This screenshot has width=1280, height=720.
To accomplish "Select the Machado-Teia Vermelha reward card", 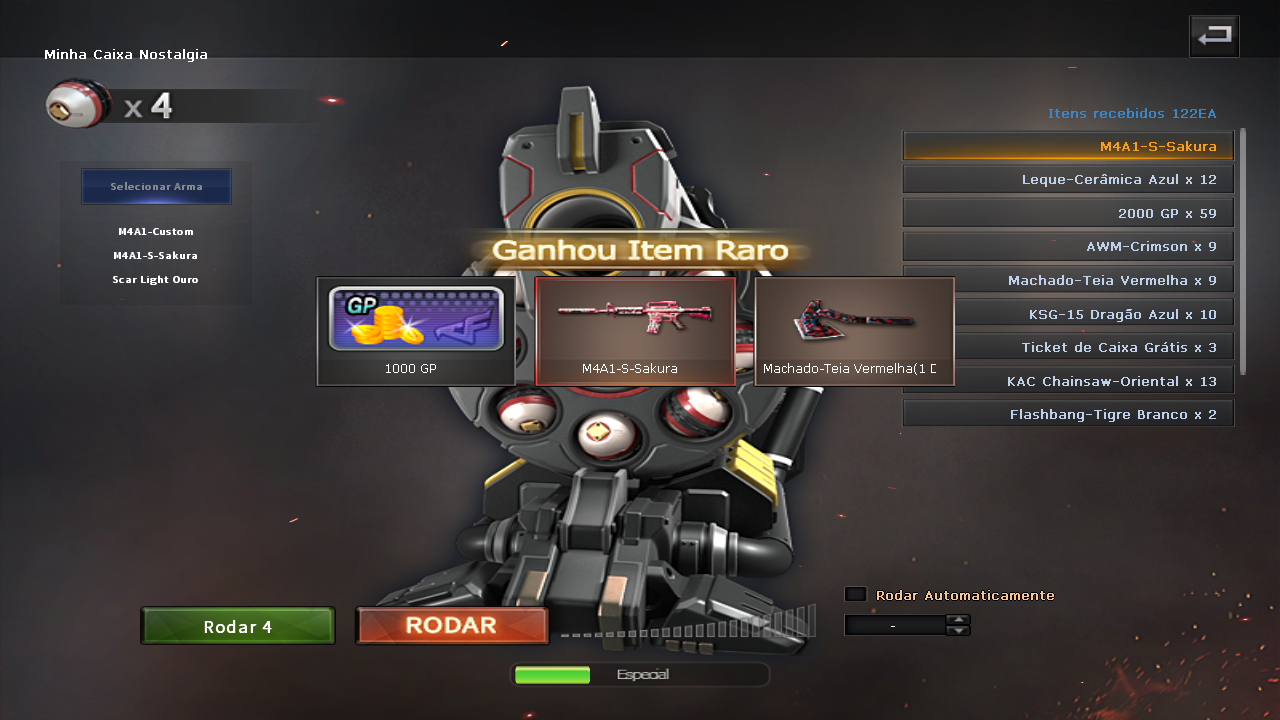I will coord(854,331).
